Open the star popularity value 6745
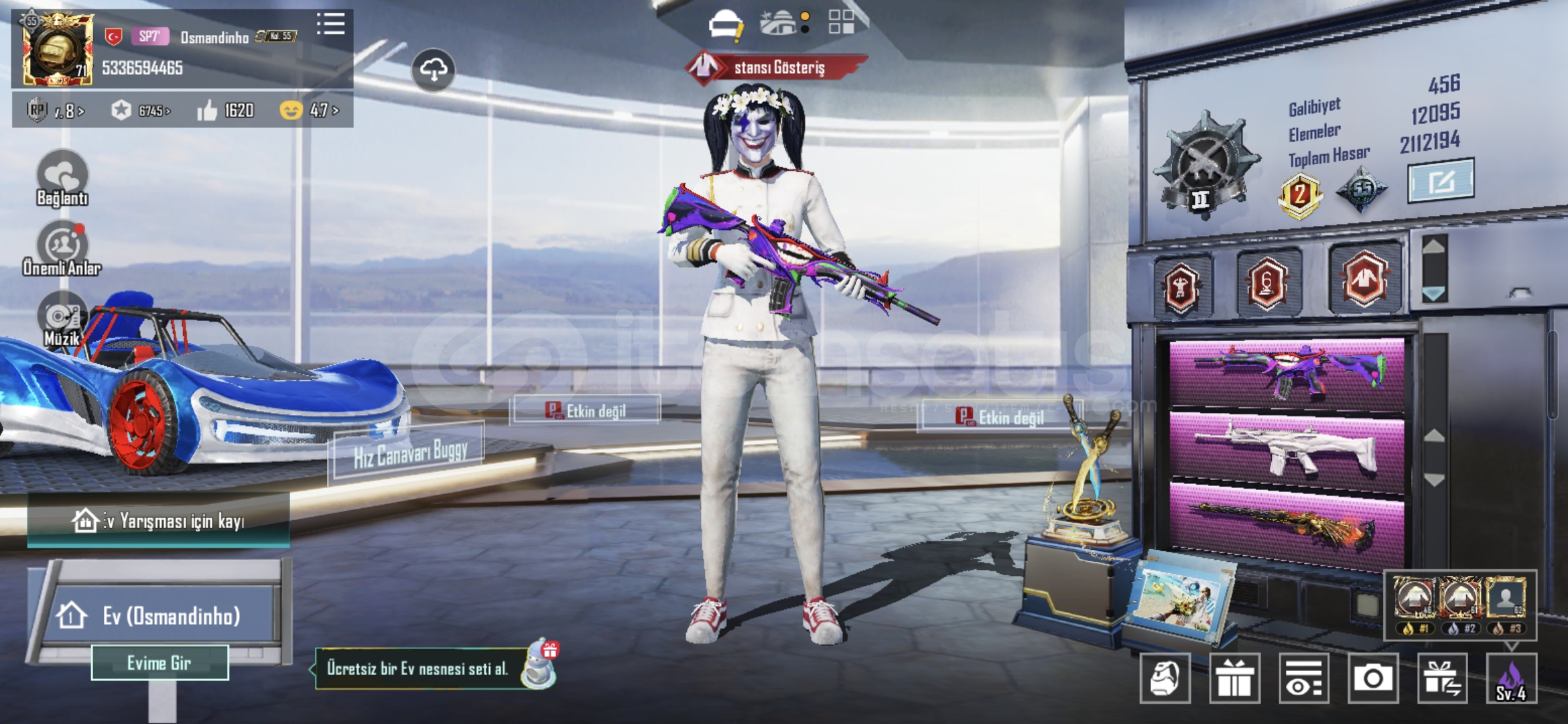The width and height of the screenshot is (1568, 724). pyautogui.click(x=141, y=111)
